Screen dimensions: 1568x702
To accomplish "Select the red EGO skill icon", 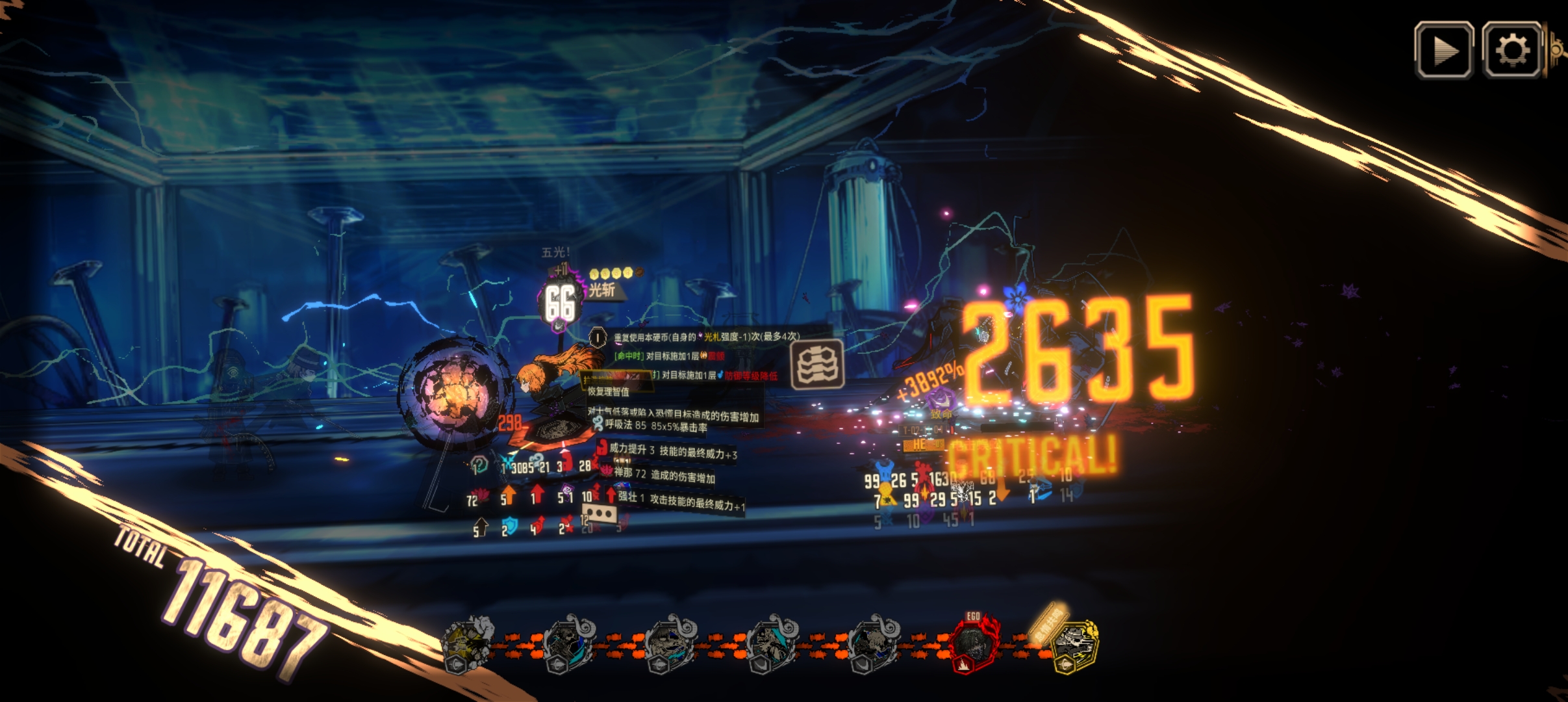I will pyautogui.click(x=972, y=643).
